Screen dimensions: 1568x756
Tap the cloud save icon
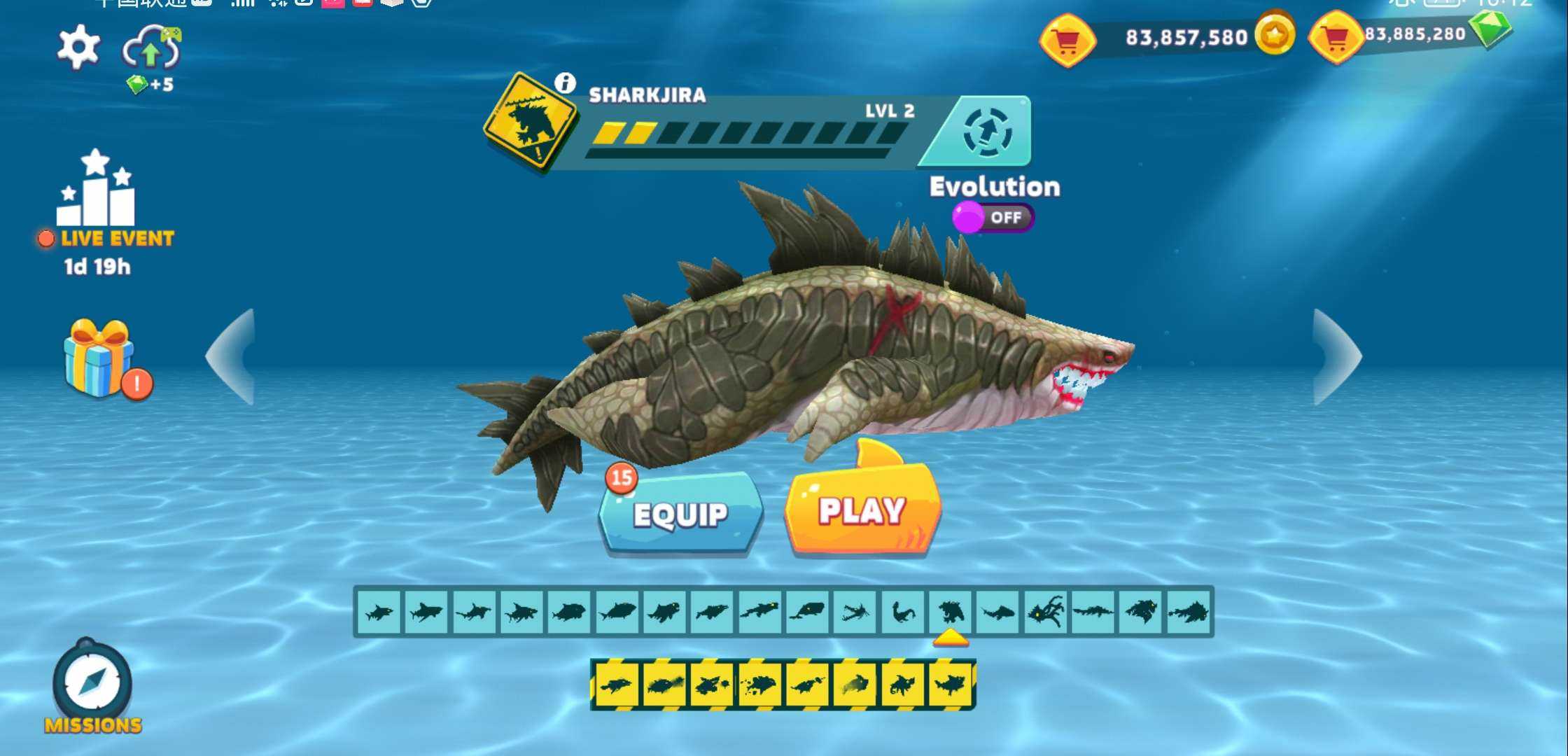click(151, 49)
